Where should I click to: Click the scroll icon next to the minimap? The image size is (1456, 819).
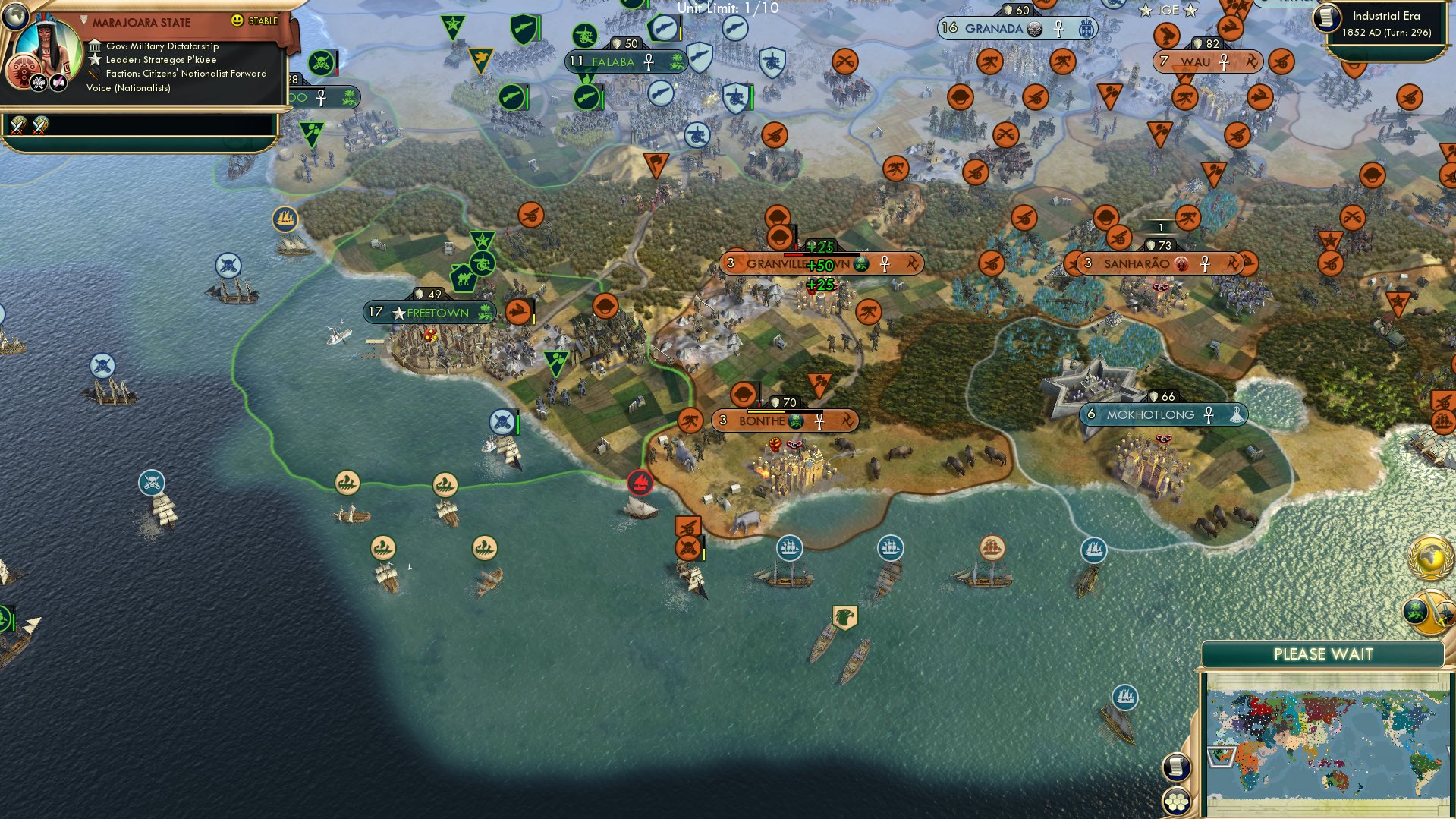pyautogui.click(x=1176, y=768)
